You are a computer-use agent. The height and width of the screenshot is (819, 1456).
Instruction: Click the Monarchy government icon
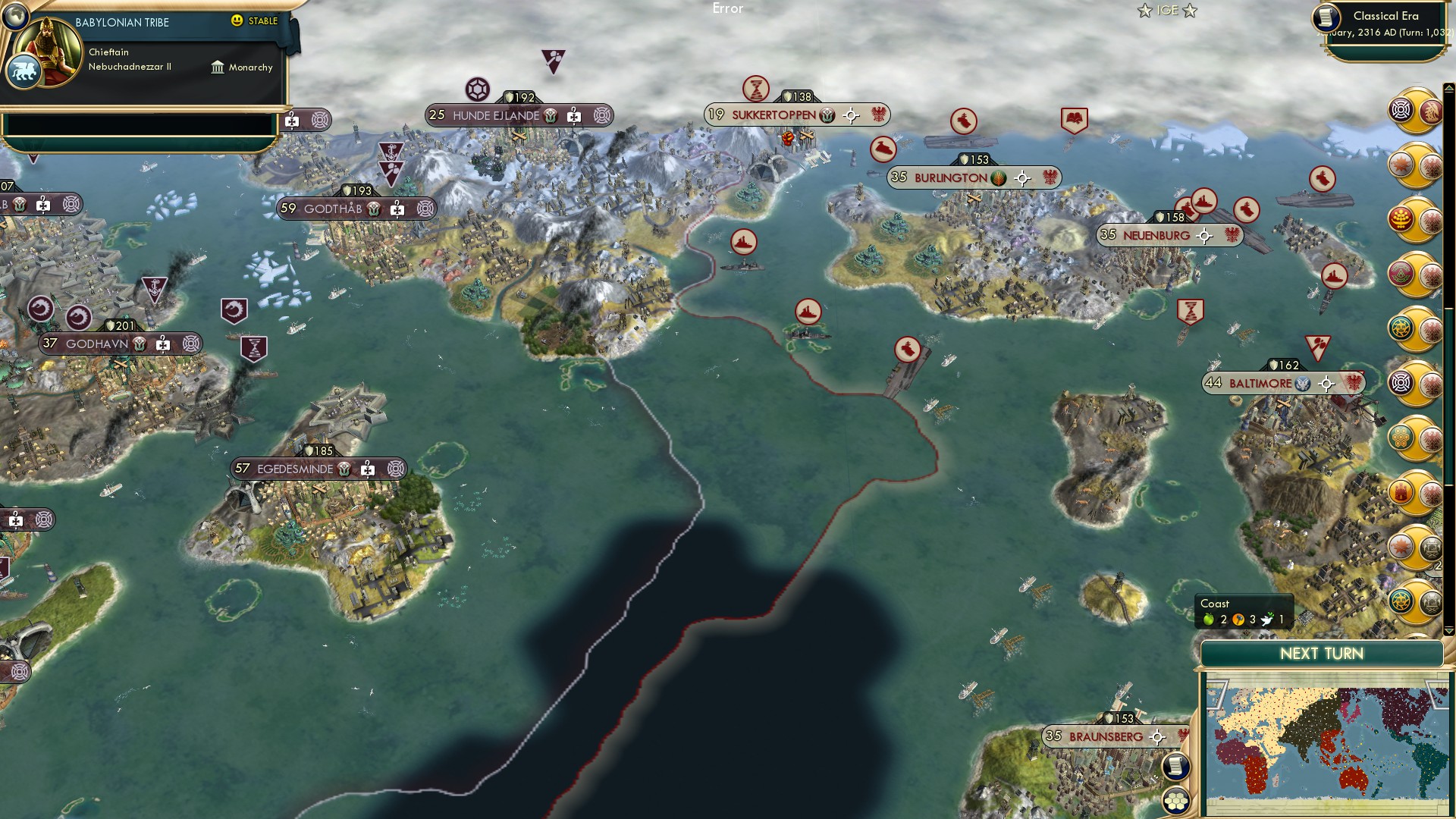pyautogui.click(x=218, y=67)
